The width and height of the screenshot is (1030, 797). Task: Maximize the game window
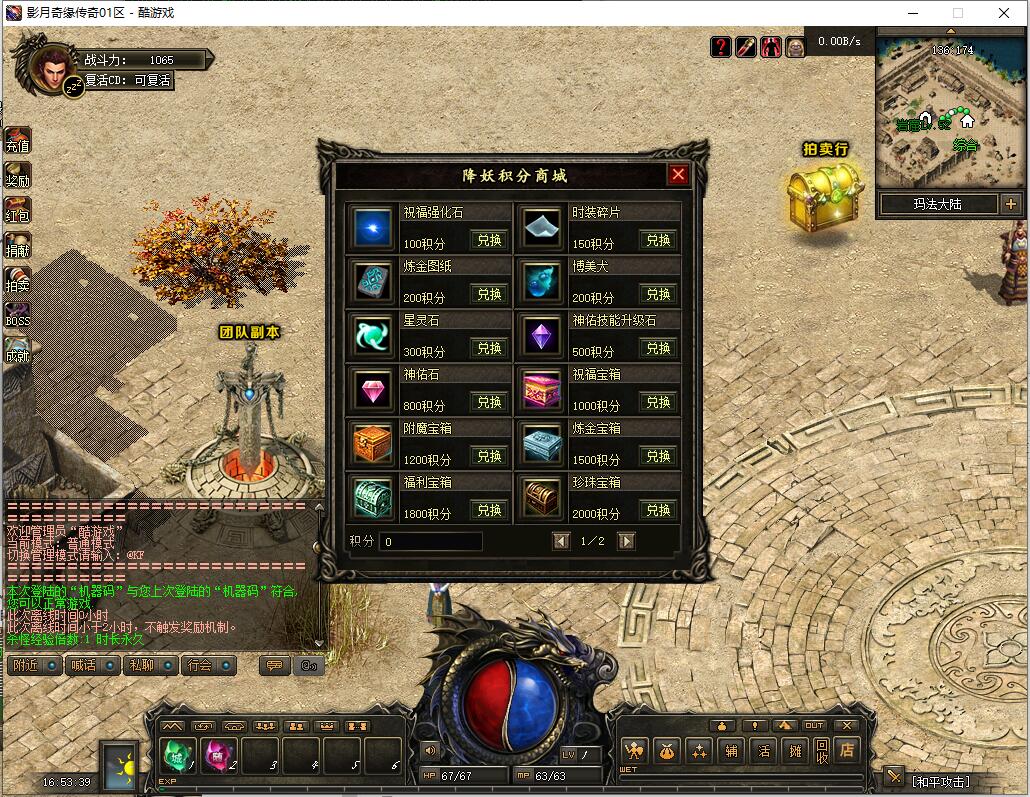[x=957, y=13]
